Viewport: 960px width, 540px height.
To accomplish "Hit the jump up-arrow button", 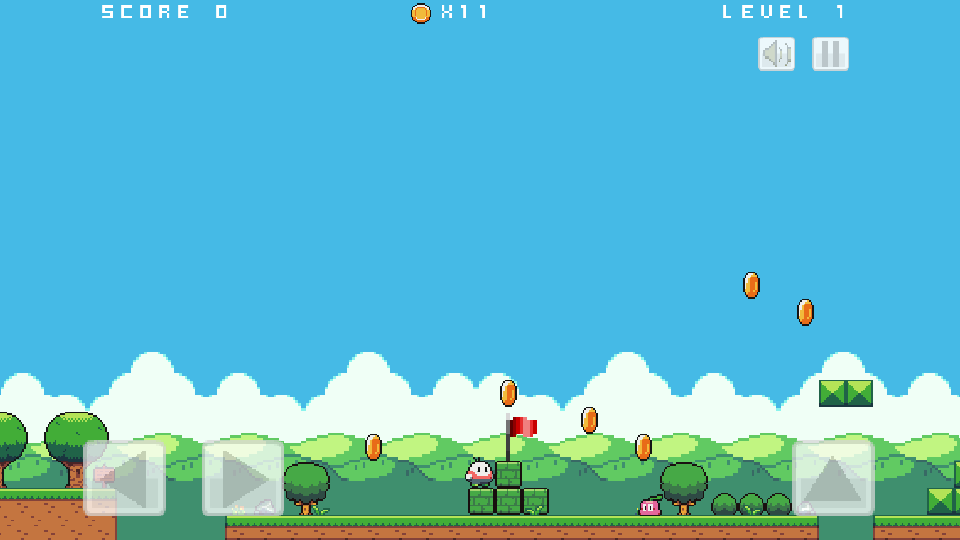I will [x=833, y=479].
